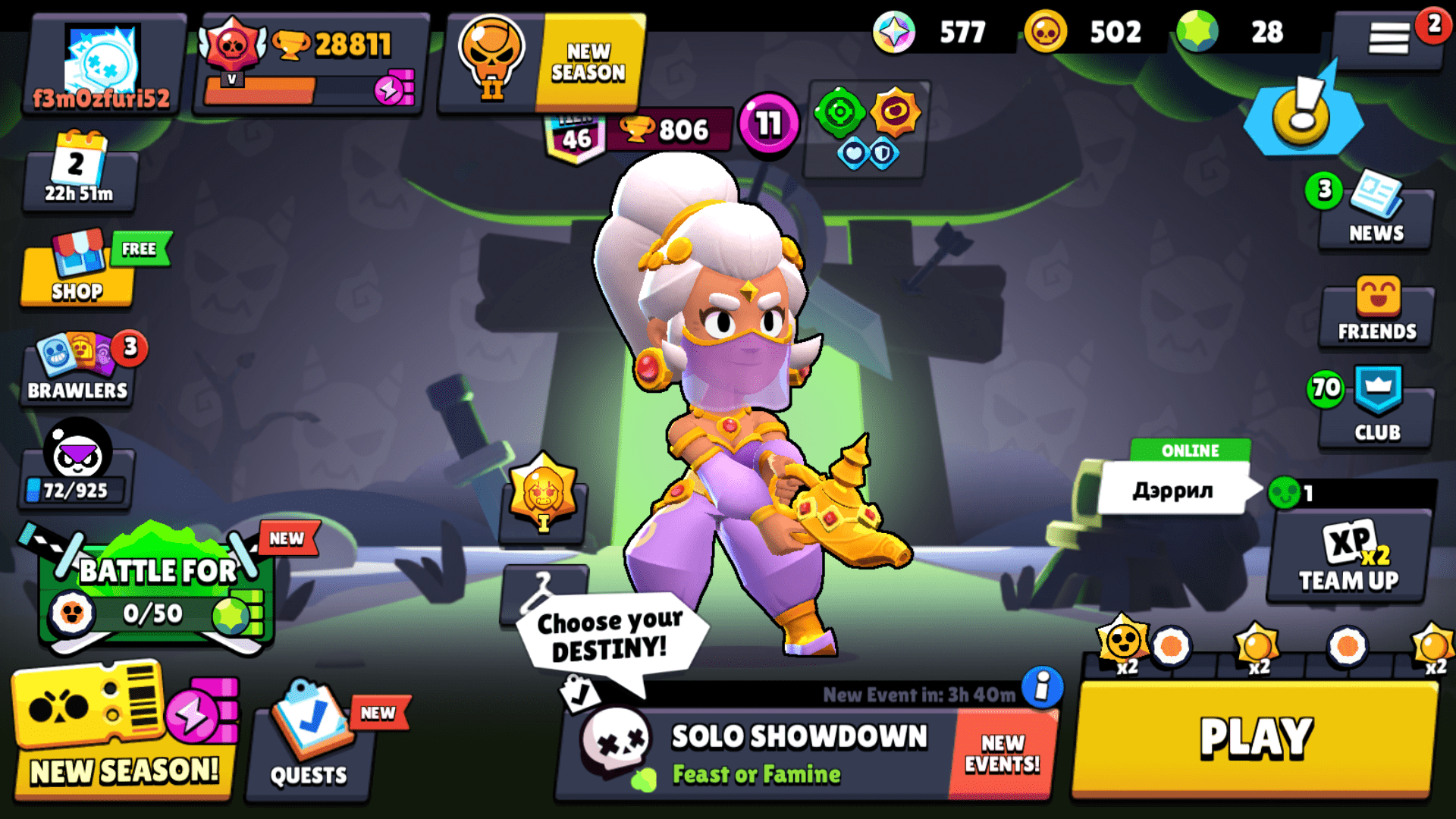Open the mastery badge below the rank
This screenshot has height=819, width=1456.
pyautogui.click(x=543, y=494)
